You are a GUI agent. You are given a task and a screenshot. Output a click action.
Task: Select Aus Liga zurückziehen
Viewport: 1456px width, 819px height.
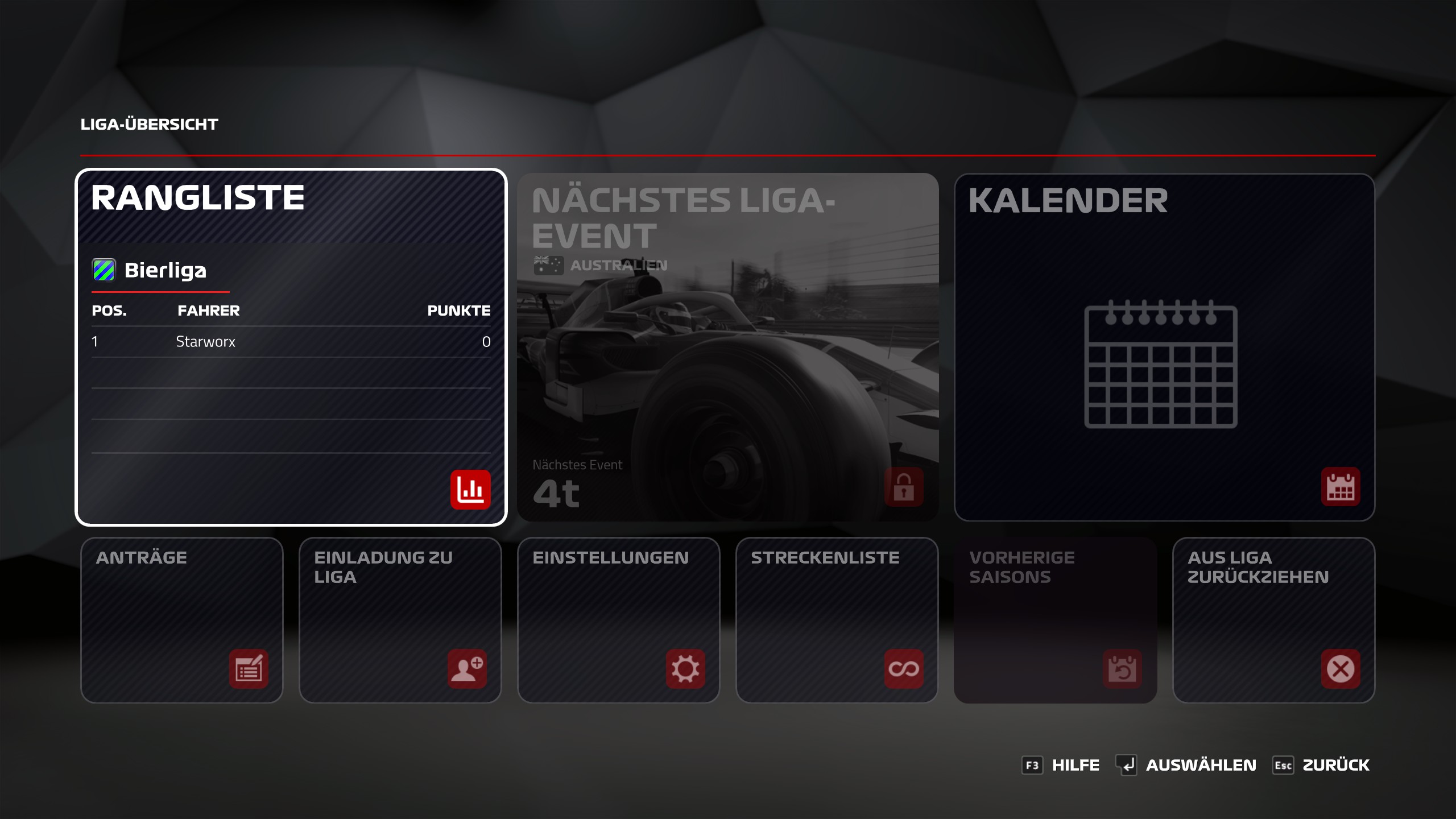(x=1273, y=620)
